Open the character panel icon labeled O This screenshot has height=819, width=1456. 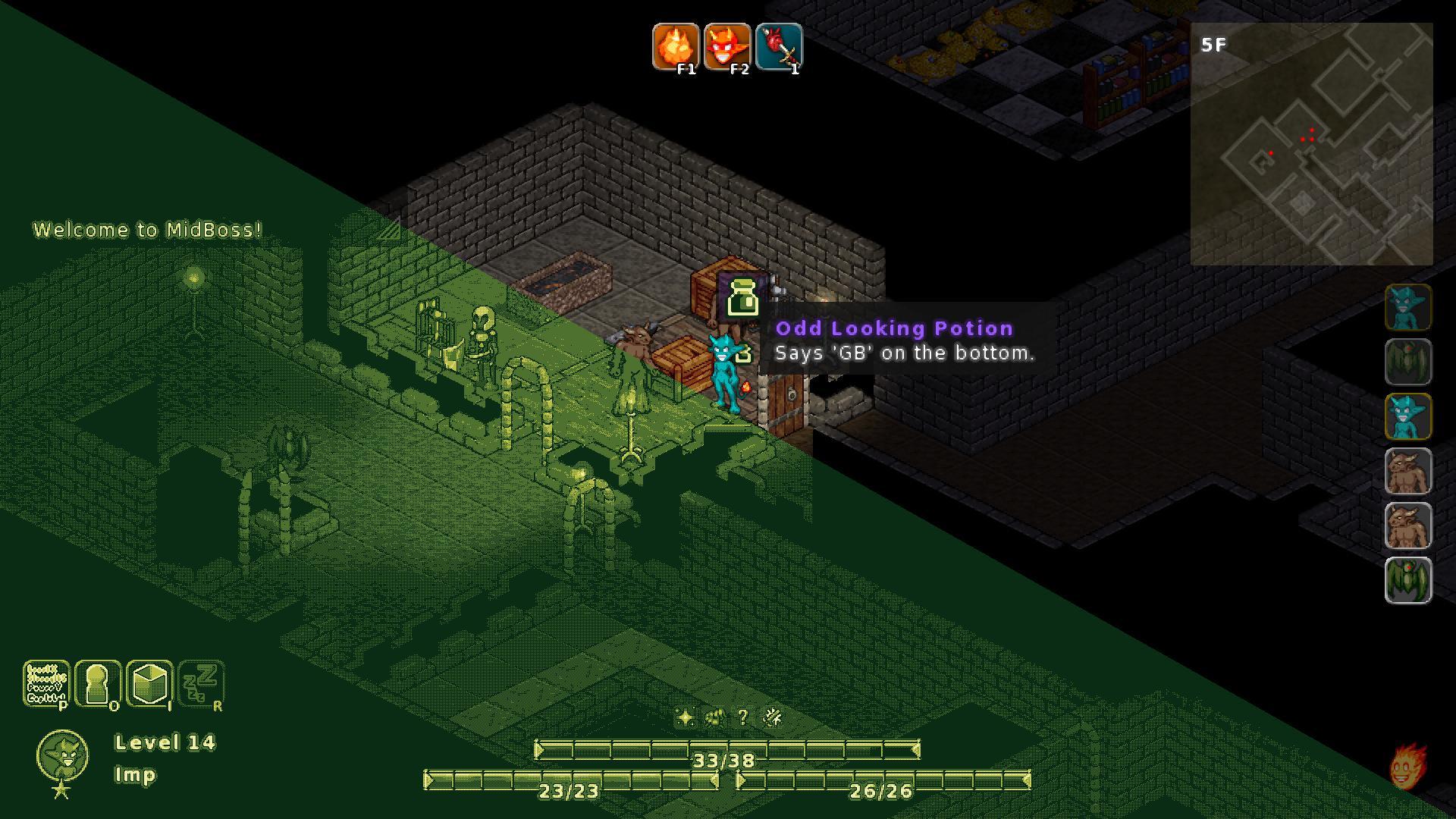click(x=99, y=685)
